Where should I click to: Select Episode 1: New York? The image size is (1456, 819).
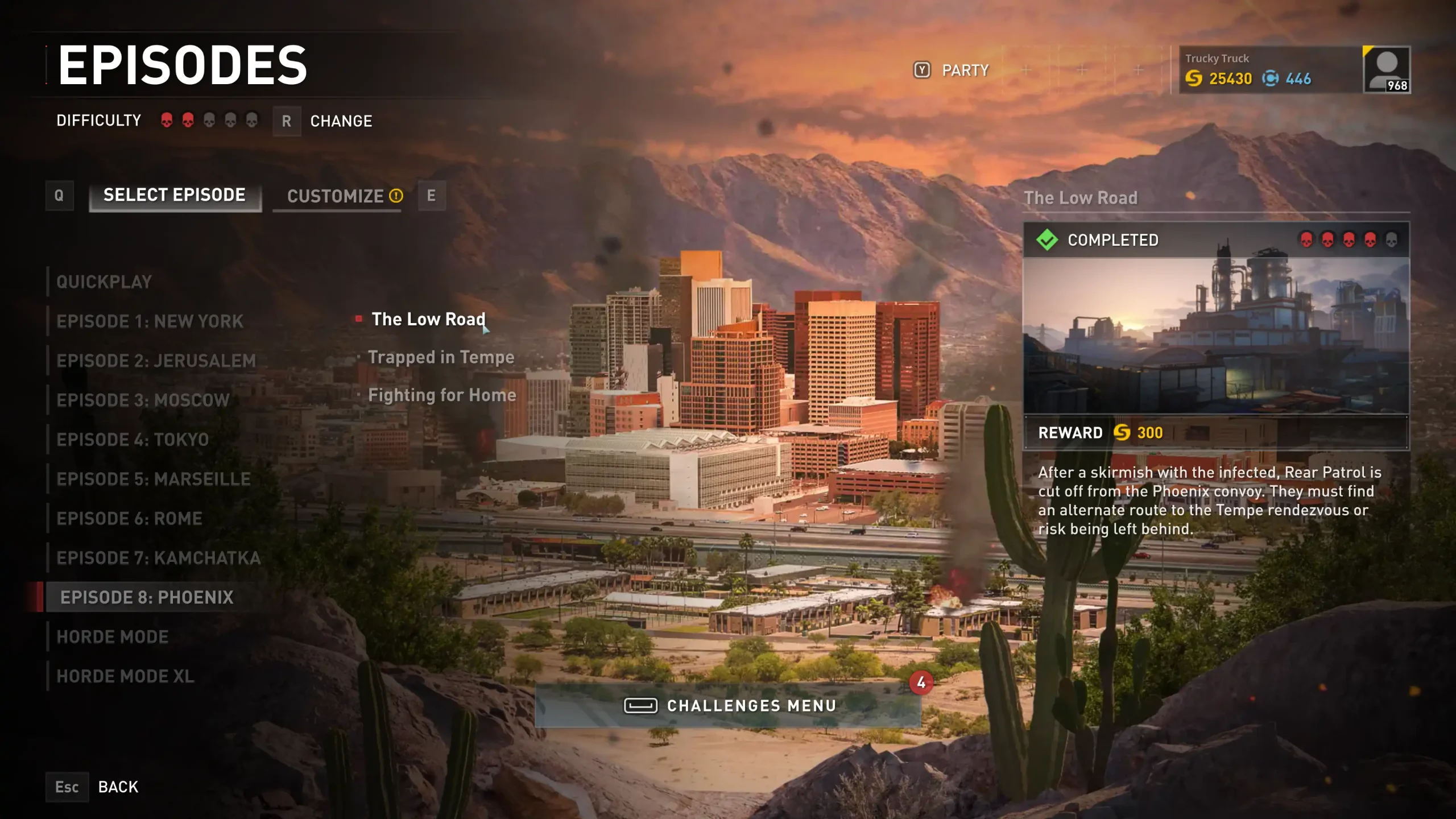click(x=150, y=321)
